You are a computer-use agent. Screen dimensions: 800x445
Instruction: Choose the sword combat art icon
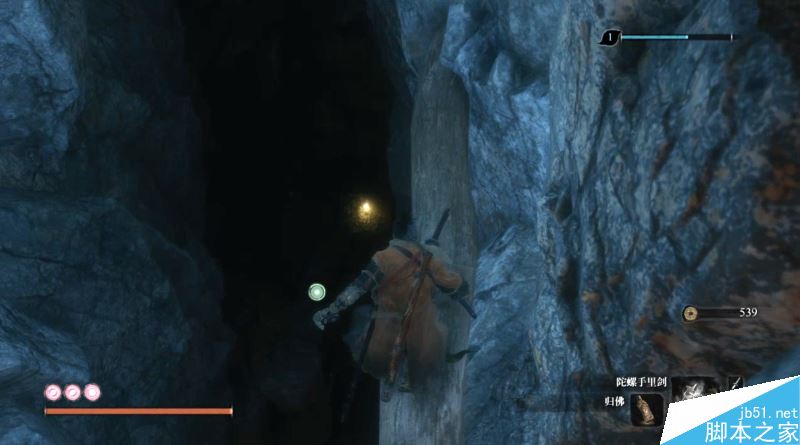coord(736,383)
